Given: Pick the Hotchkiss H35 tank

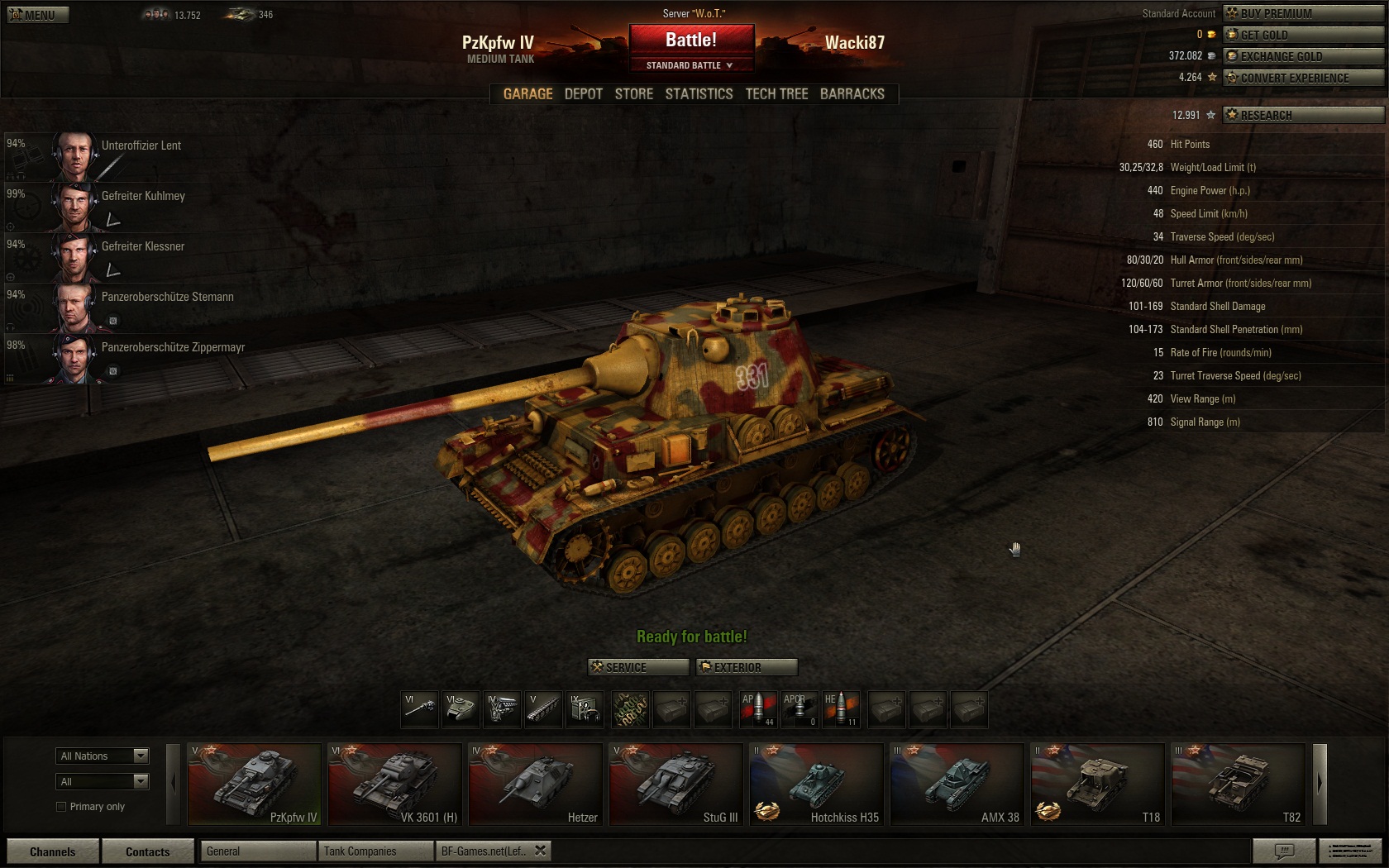Looking at the screenshot, I should [x=816, y=784].
